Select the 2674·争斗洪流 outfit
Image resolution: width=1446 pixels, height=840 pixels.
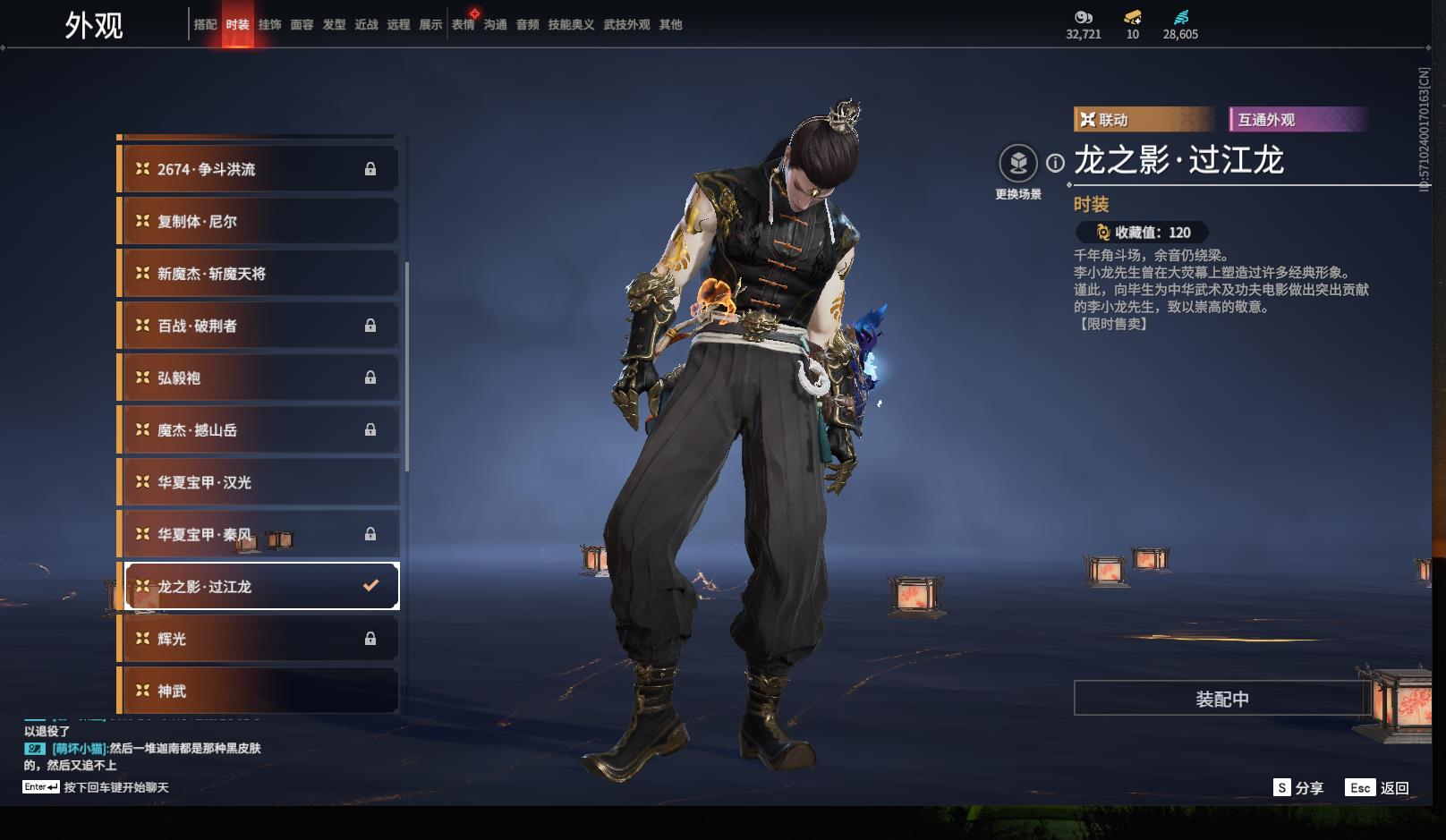(x=259, y=169)
